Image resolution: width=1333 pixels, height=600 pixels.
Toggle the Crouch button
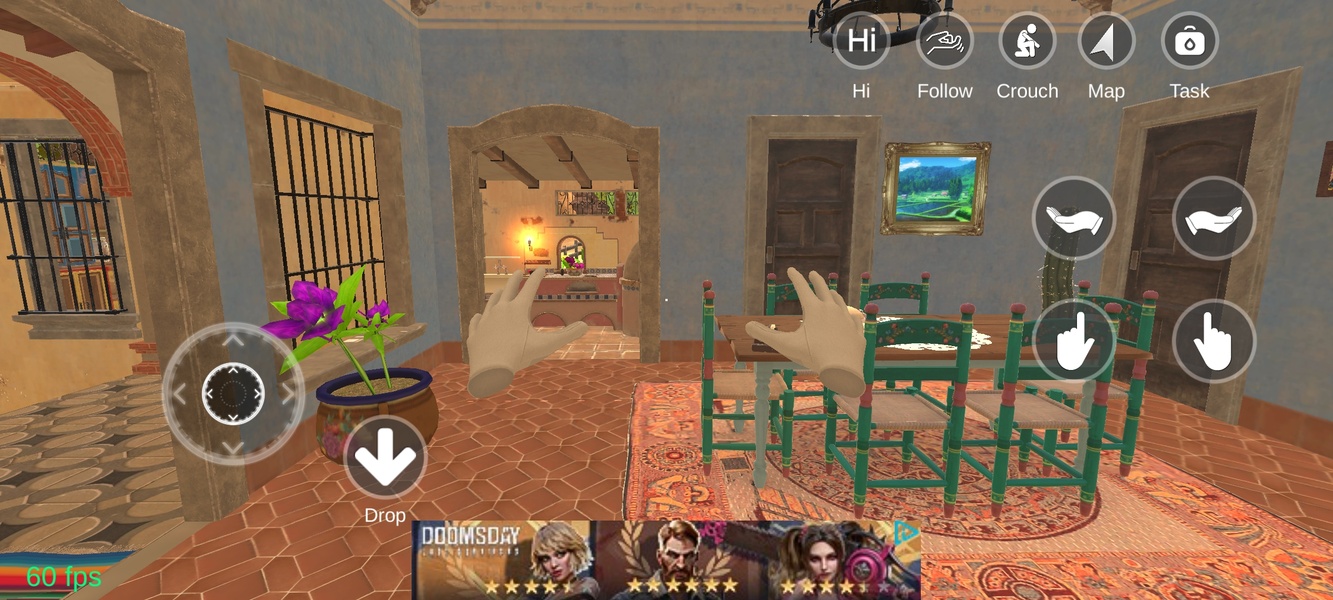click(1027, 41)
